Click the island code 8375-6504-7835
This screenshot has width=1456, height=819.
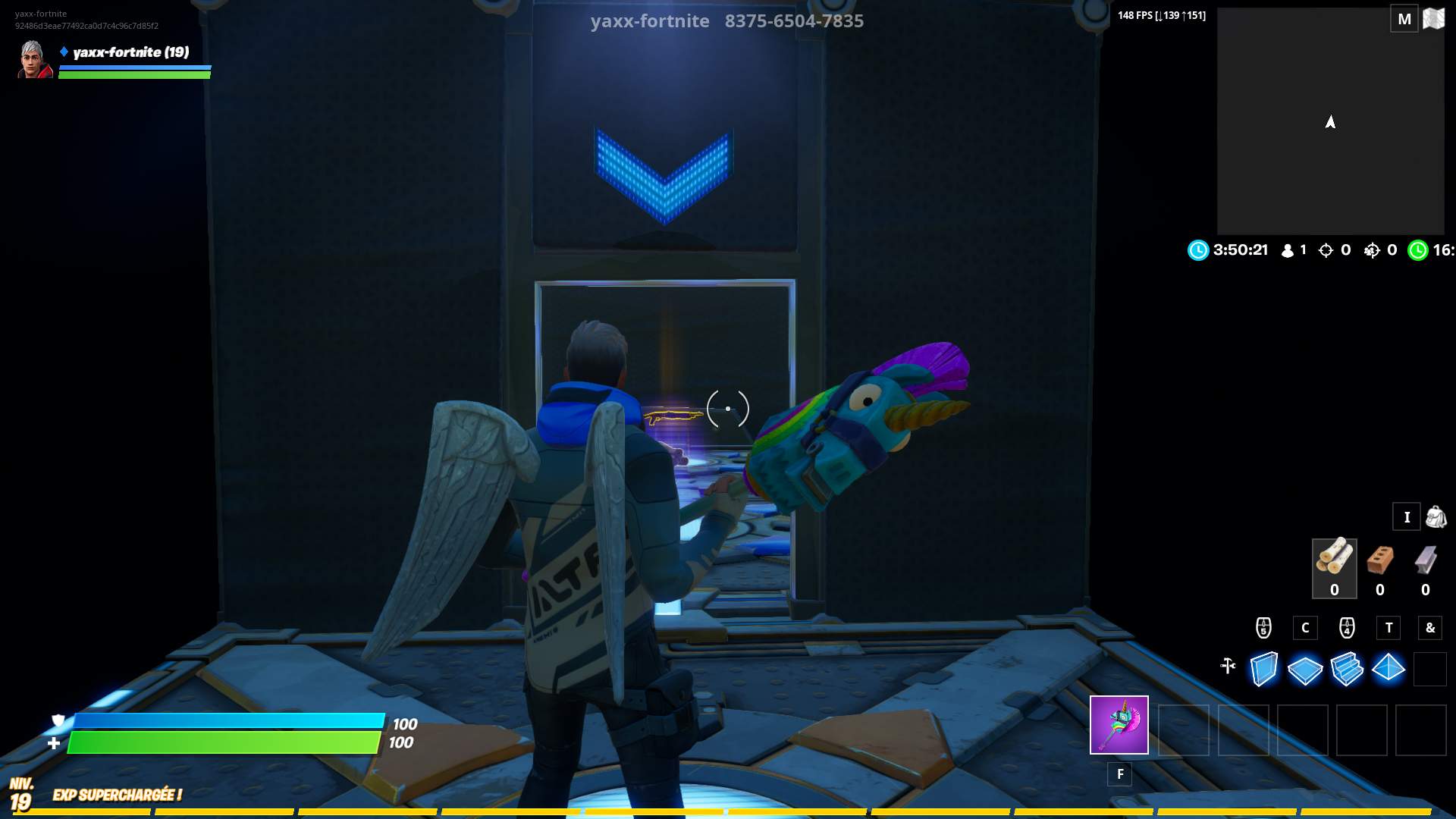(x=792, y=21)
